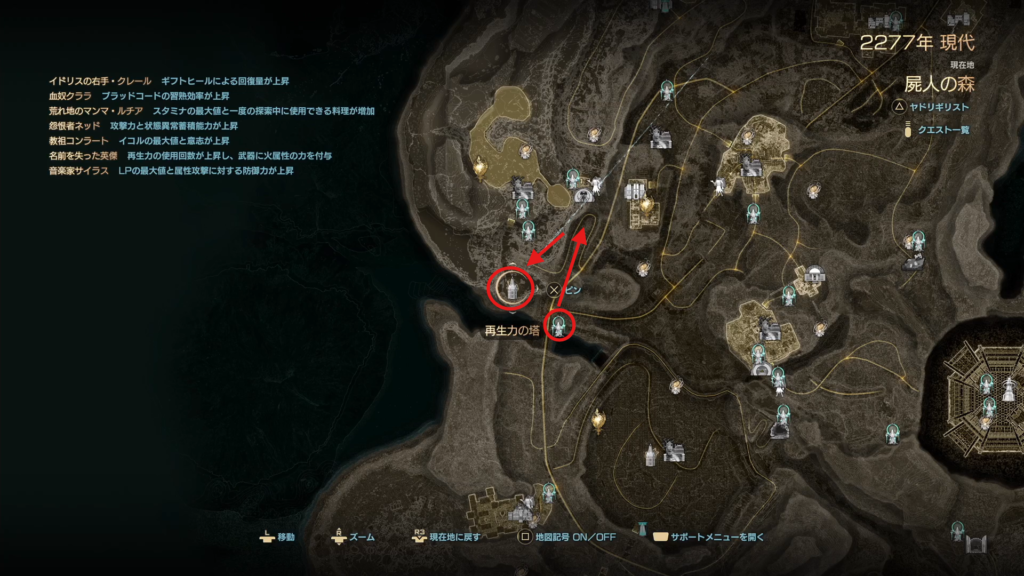Toggle 地図記号 ON/OFF map symbols
Screen dimensions: 1024x576
(574, 537)
